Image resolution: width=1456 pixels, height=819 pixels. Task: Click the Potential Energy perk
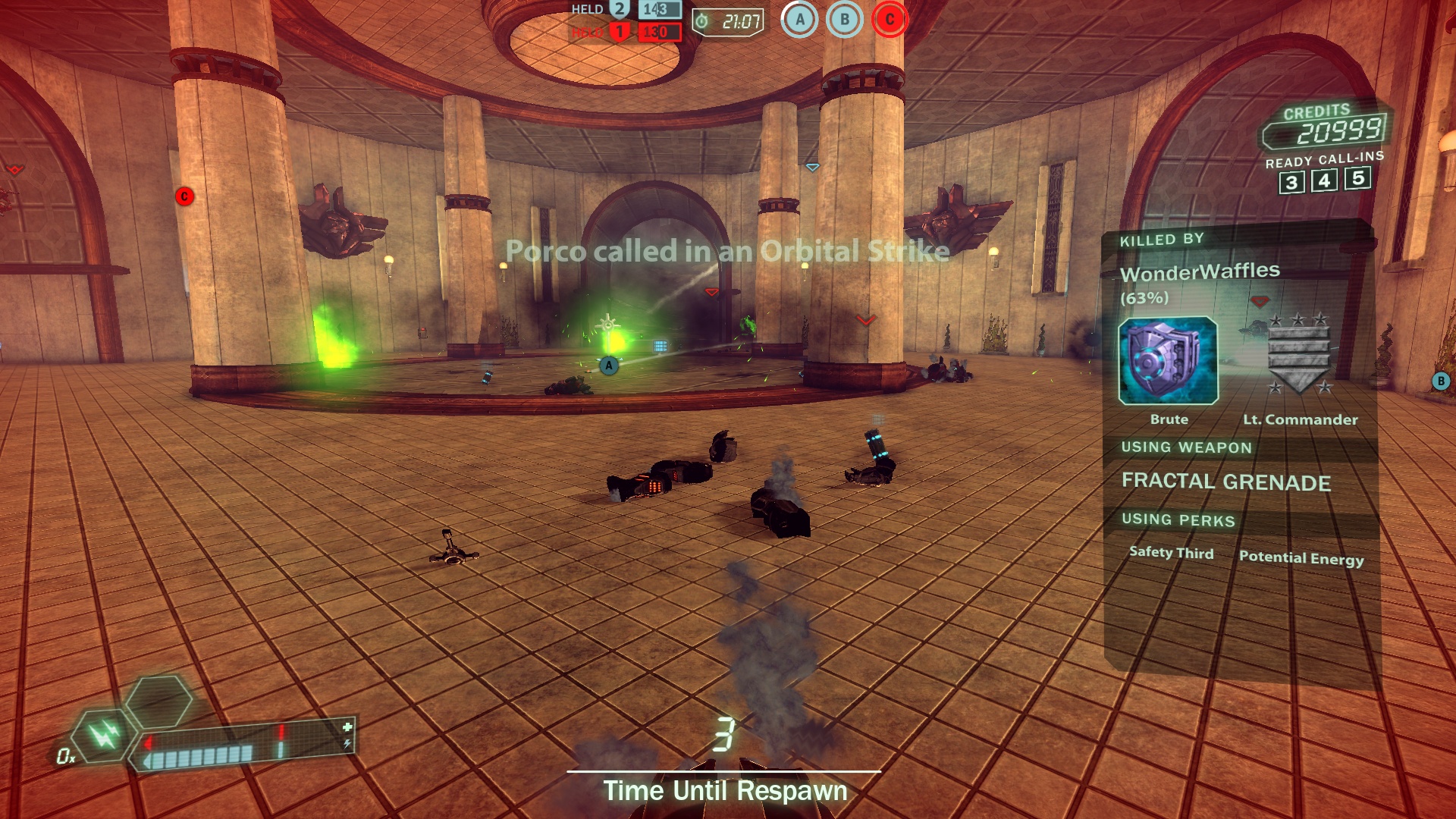tap(1301, 558)
